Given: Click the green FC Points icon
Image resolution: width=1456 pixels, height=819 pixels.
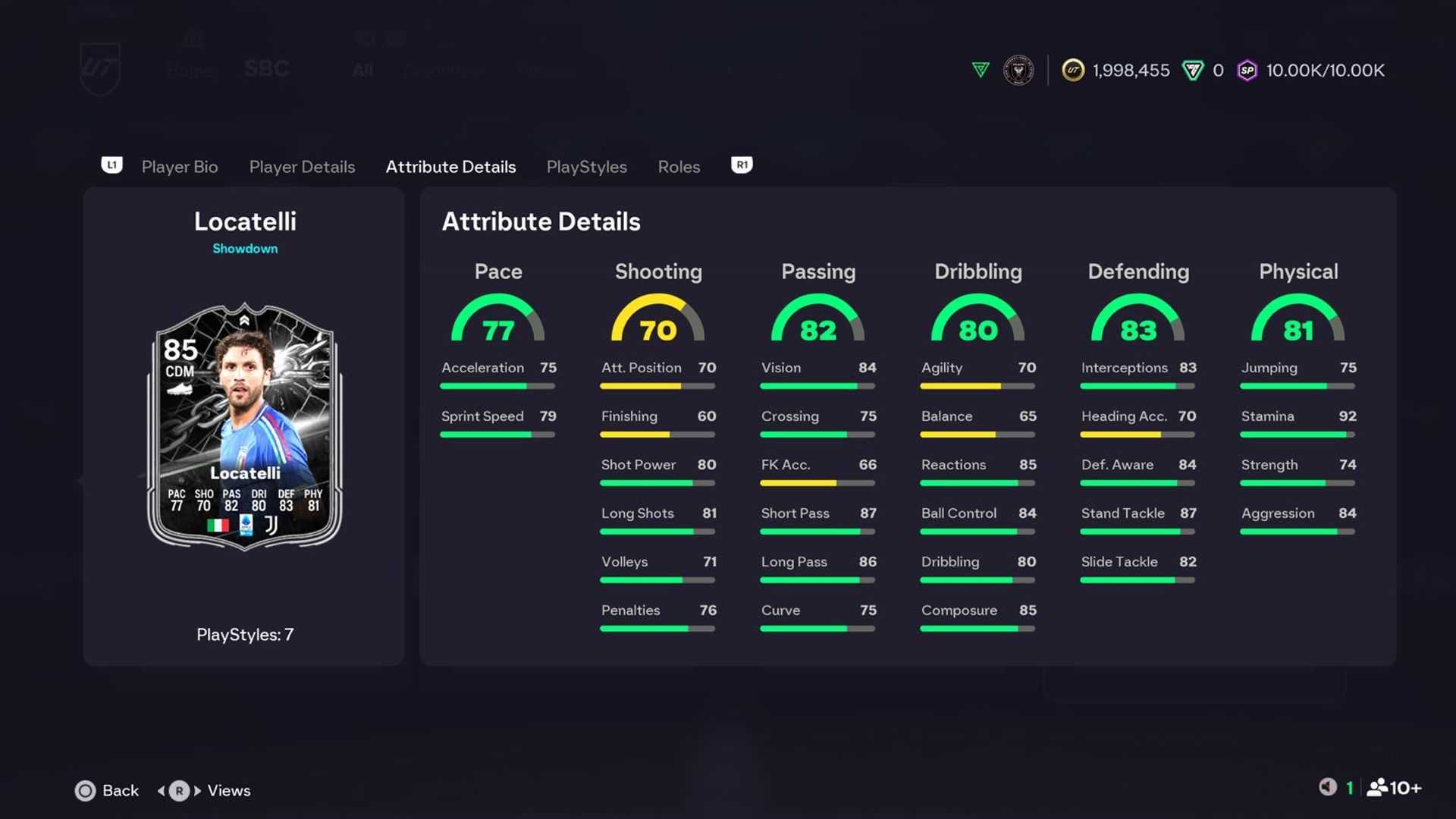Looking at the screenshot, I should click(x=1188, y=70).
